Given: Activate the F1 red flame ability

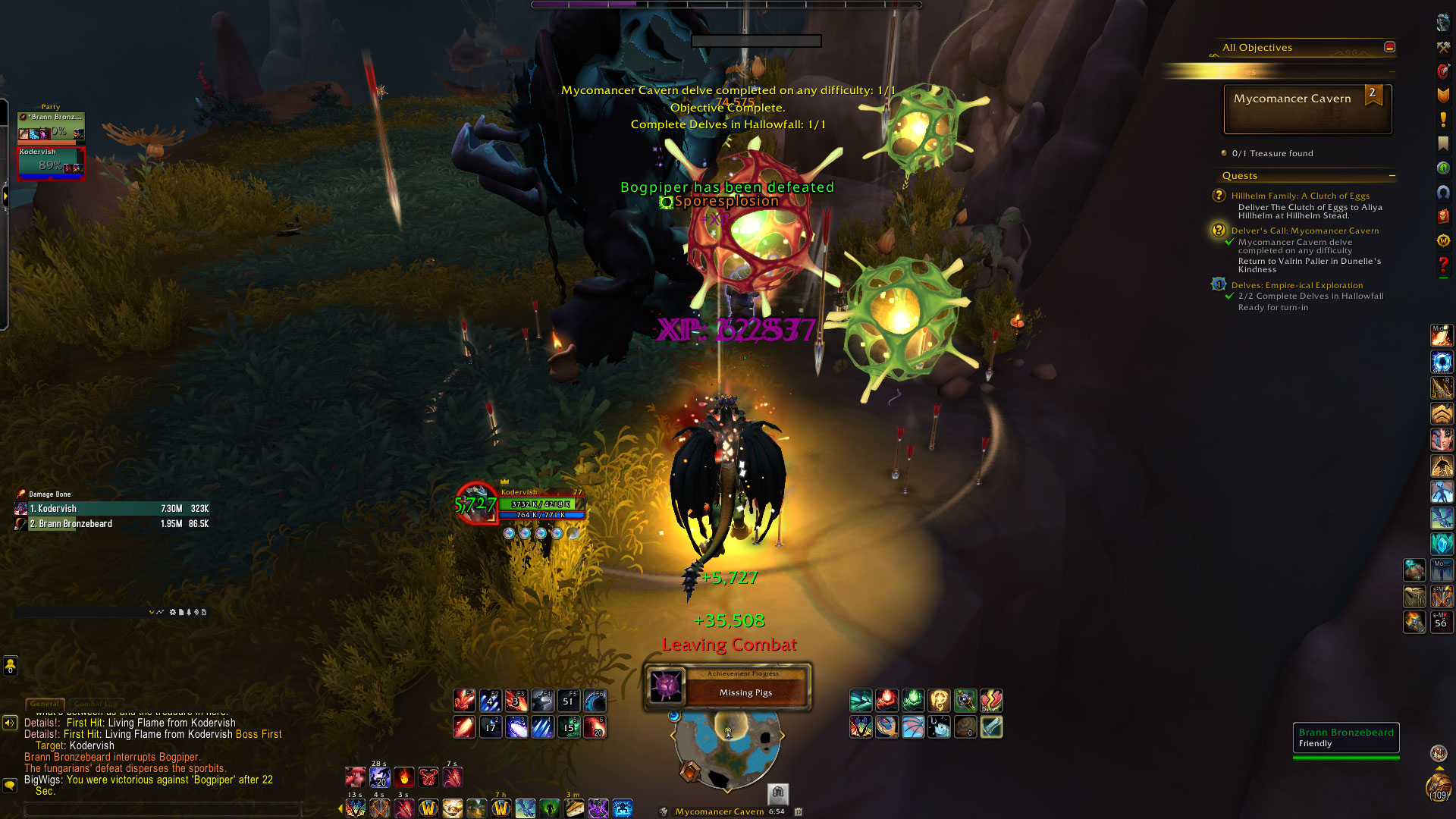Looking at the screenshot, I should point(464,700).
